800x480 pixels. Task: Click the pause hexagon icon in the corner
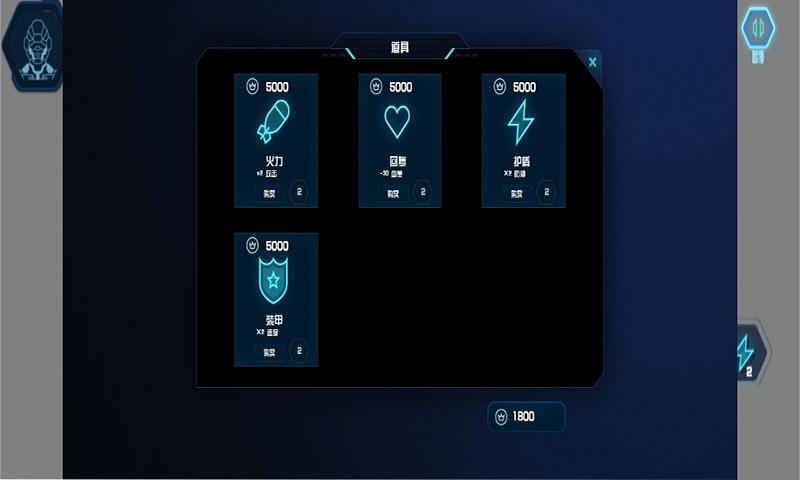[x=758, y=30]
